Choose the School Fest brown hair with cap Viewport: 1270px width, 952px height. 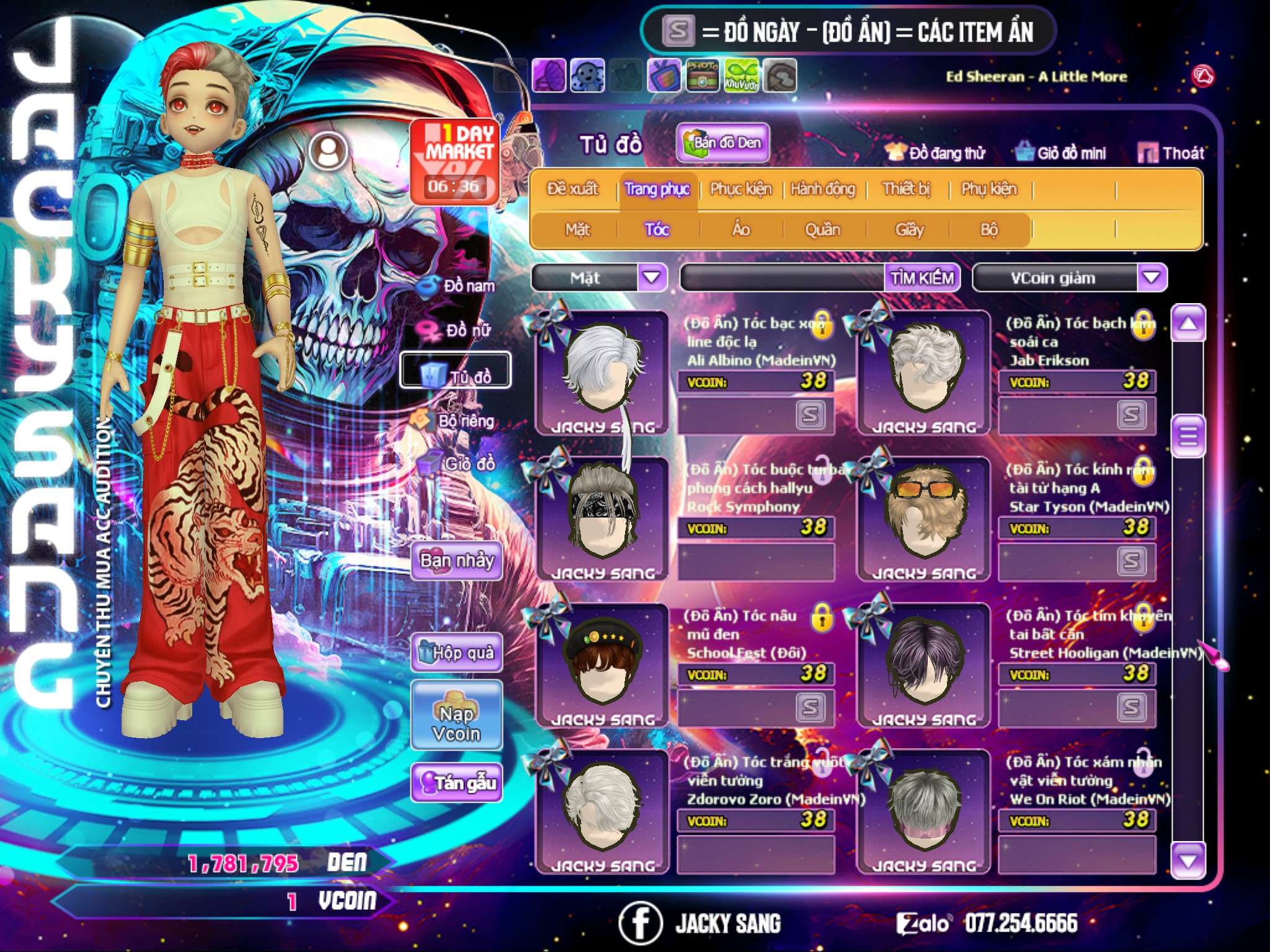click(600, 664)
